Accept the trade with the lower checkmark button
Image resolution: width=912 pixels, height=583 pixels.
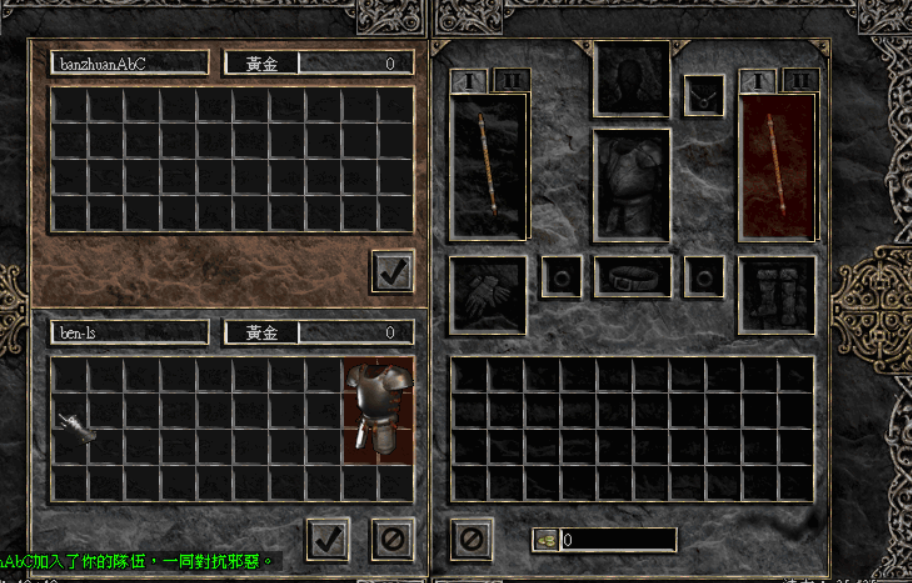pos(328,540)
